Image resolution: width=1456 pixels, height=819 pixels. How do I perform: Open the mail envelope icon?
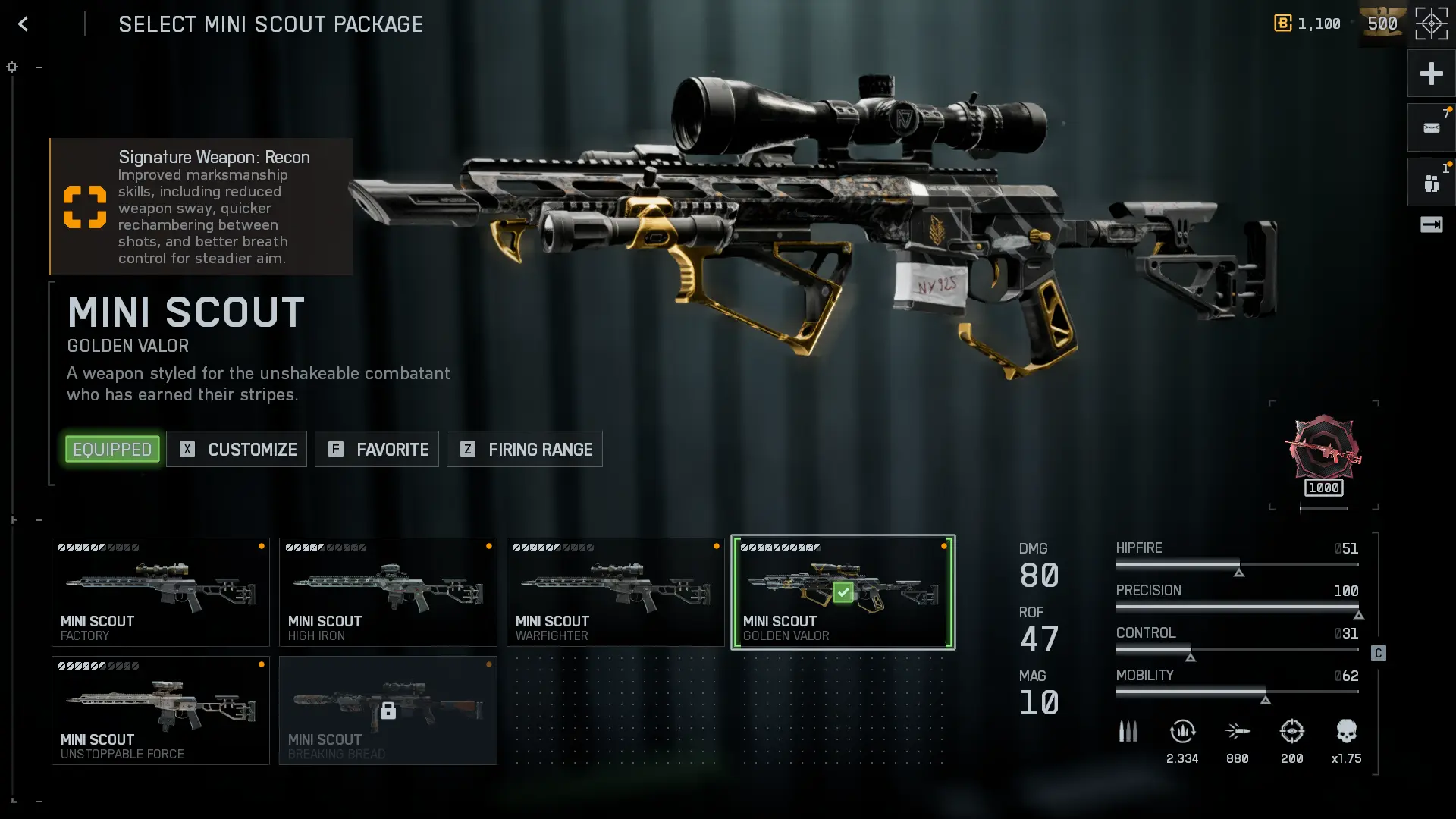[1431, 128]
